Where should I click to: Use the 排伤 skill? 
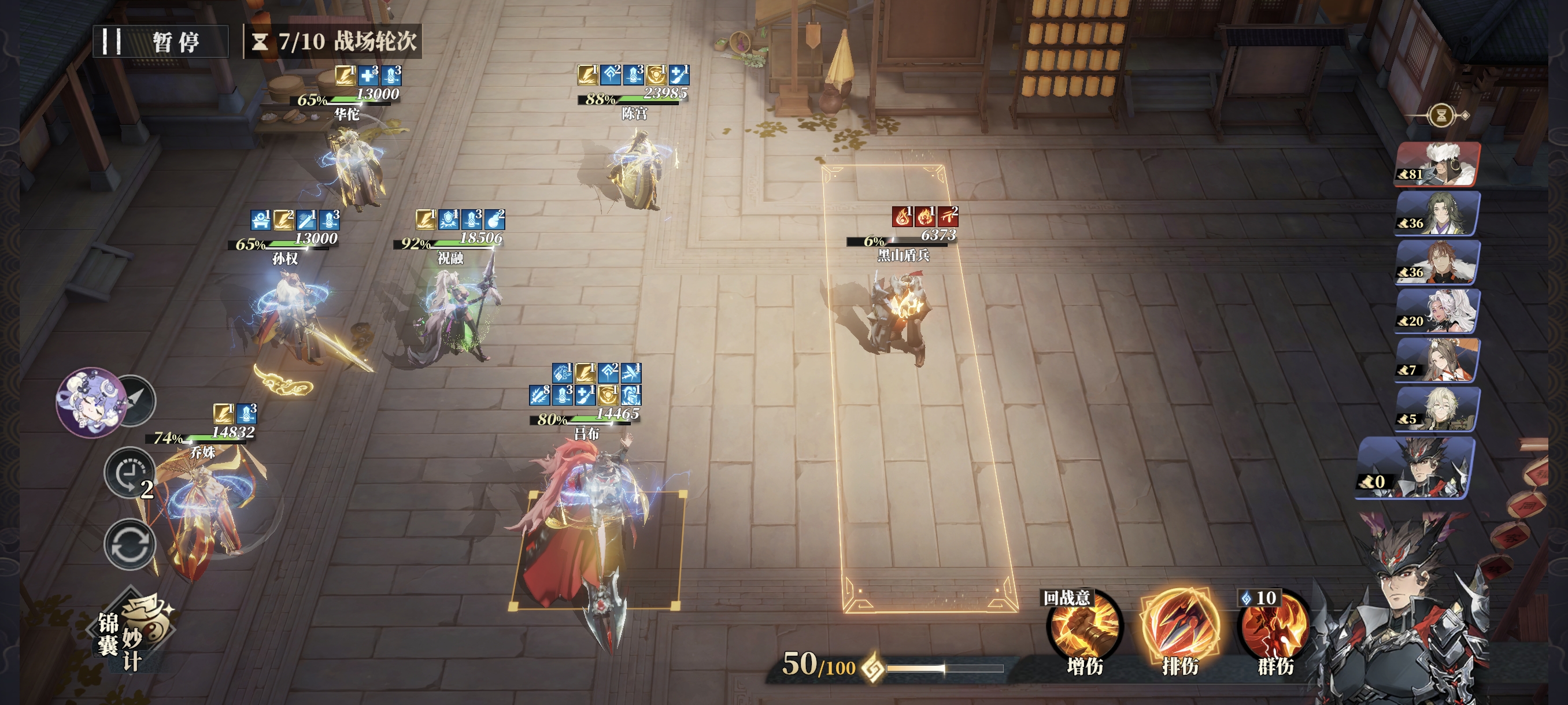[x=1179, y=629]
